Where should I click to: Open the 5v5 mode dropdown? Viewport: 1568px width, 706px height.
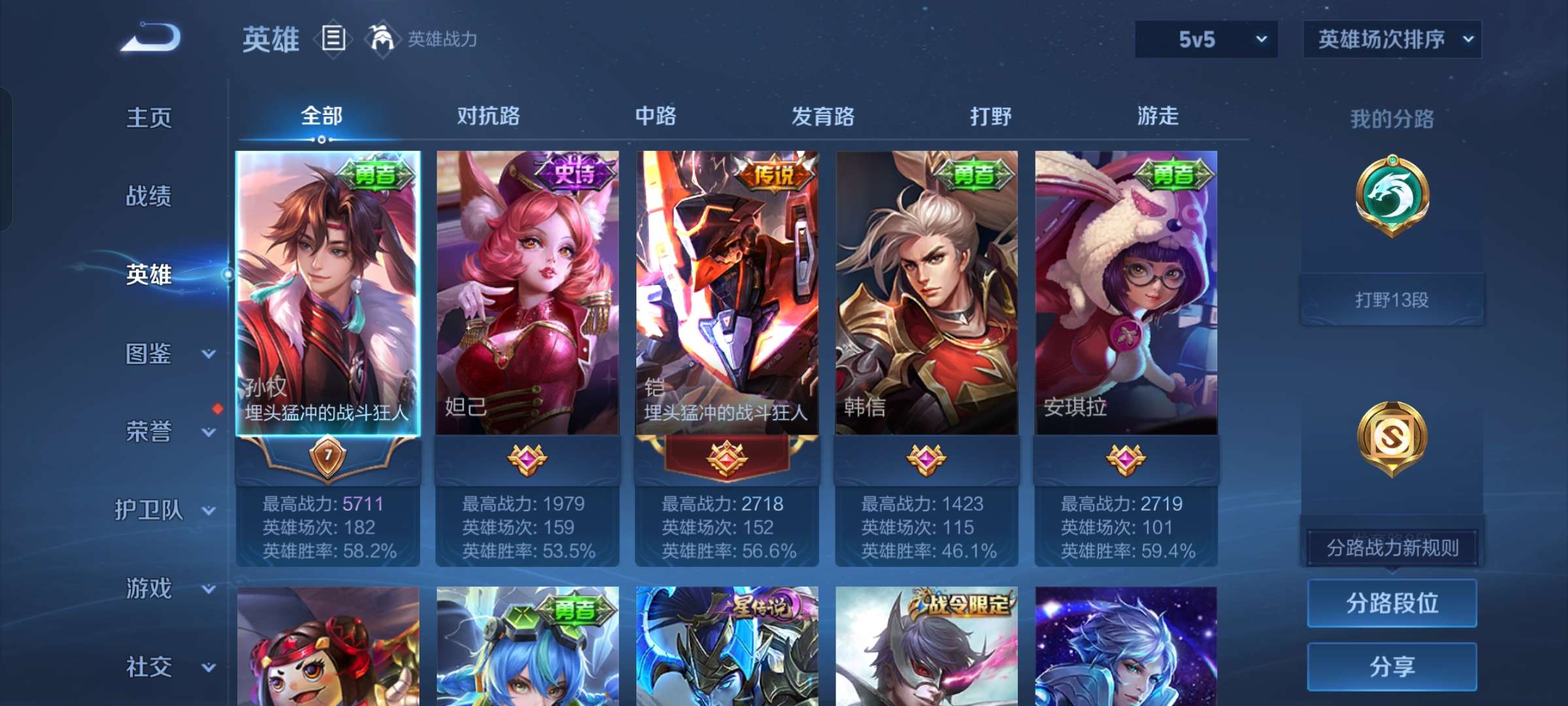click(1205, 39)
